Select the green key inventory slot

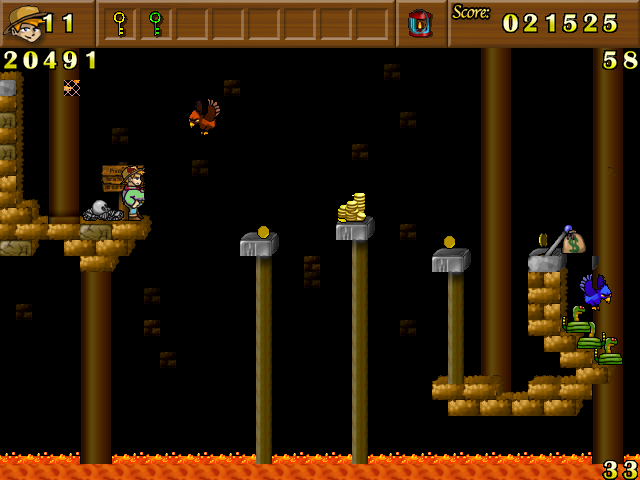[x=155, y=22]
